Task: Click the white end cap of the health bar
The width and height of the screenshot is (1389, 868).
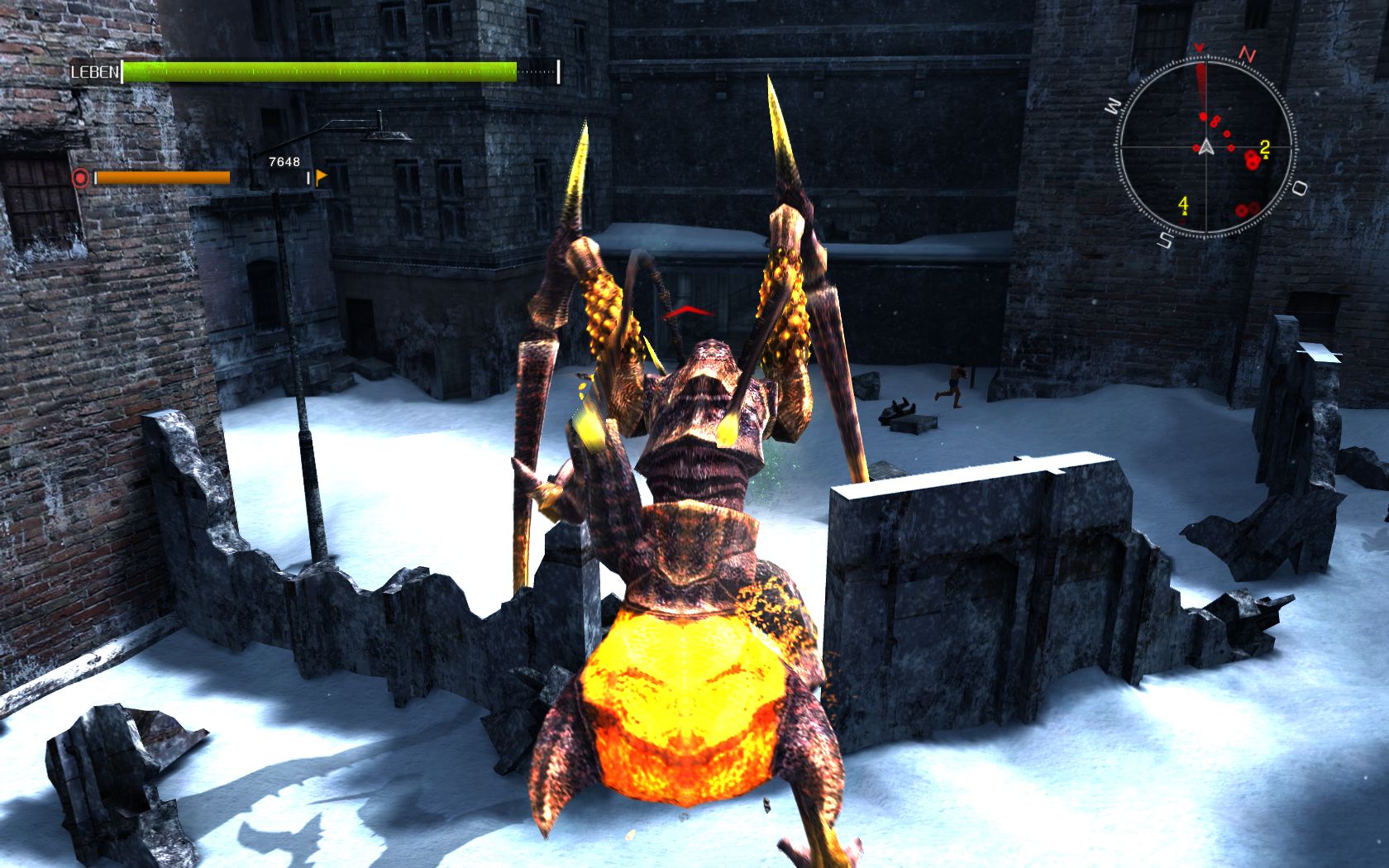Action: (560, 71)
